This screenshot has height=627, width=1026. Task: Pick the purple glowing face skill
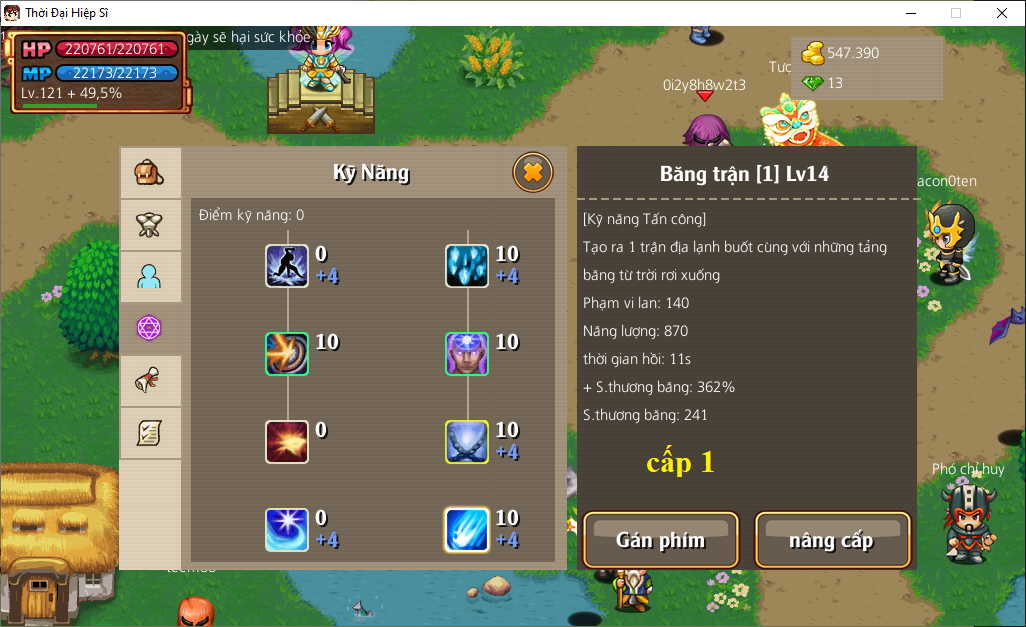coord(467,354)
